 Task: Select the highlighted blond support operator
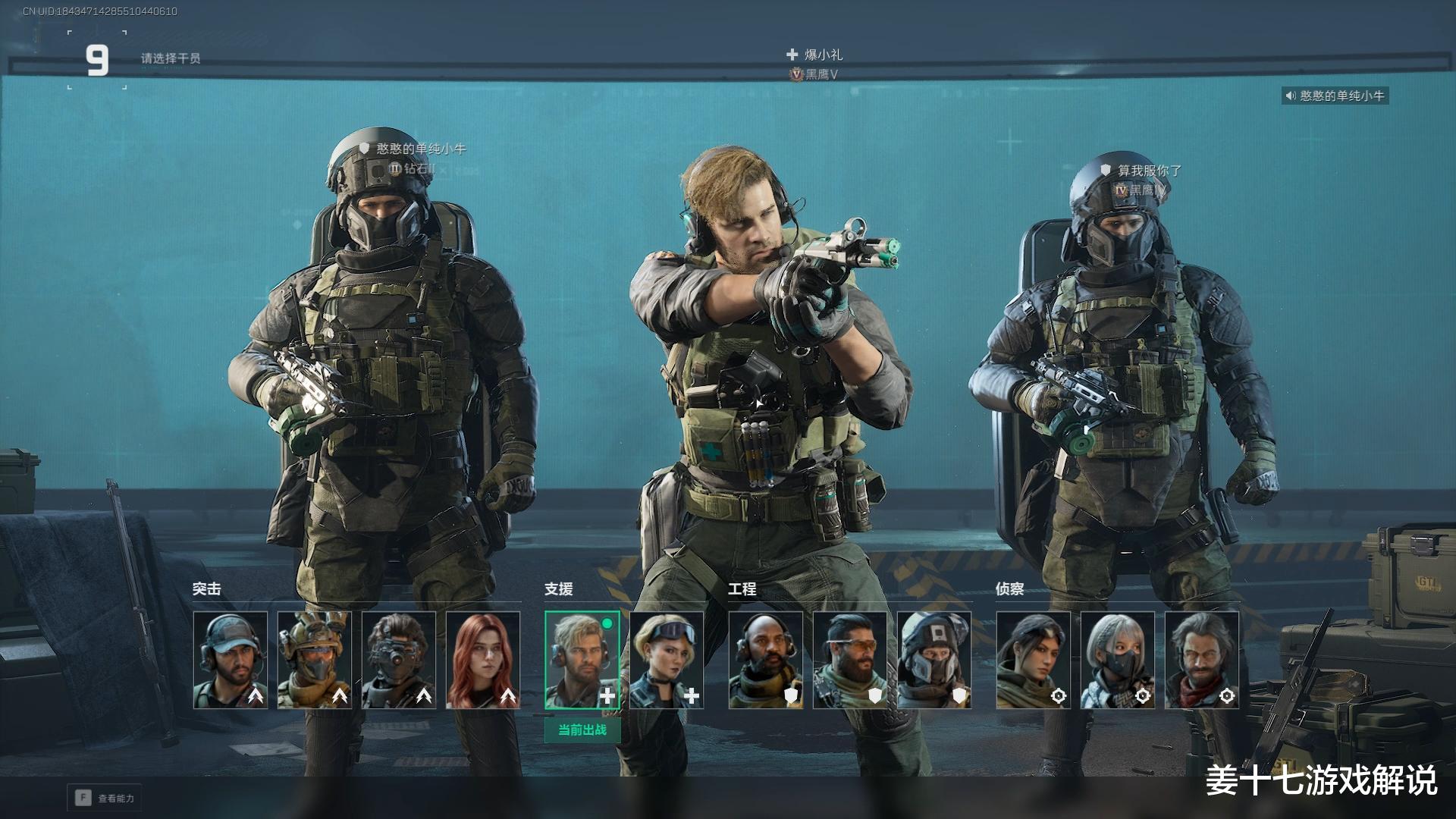pyautogui.click(x=582, y=660)
